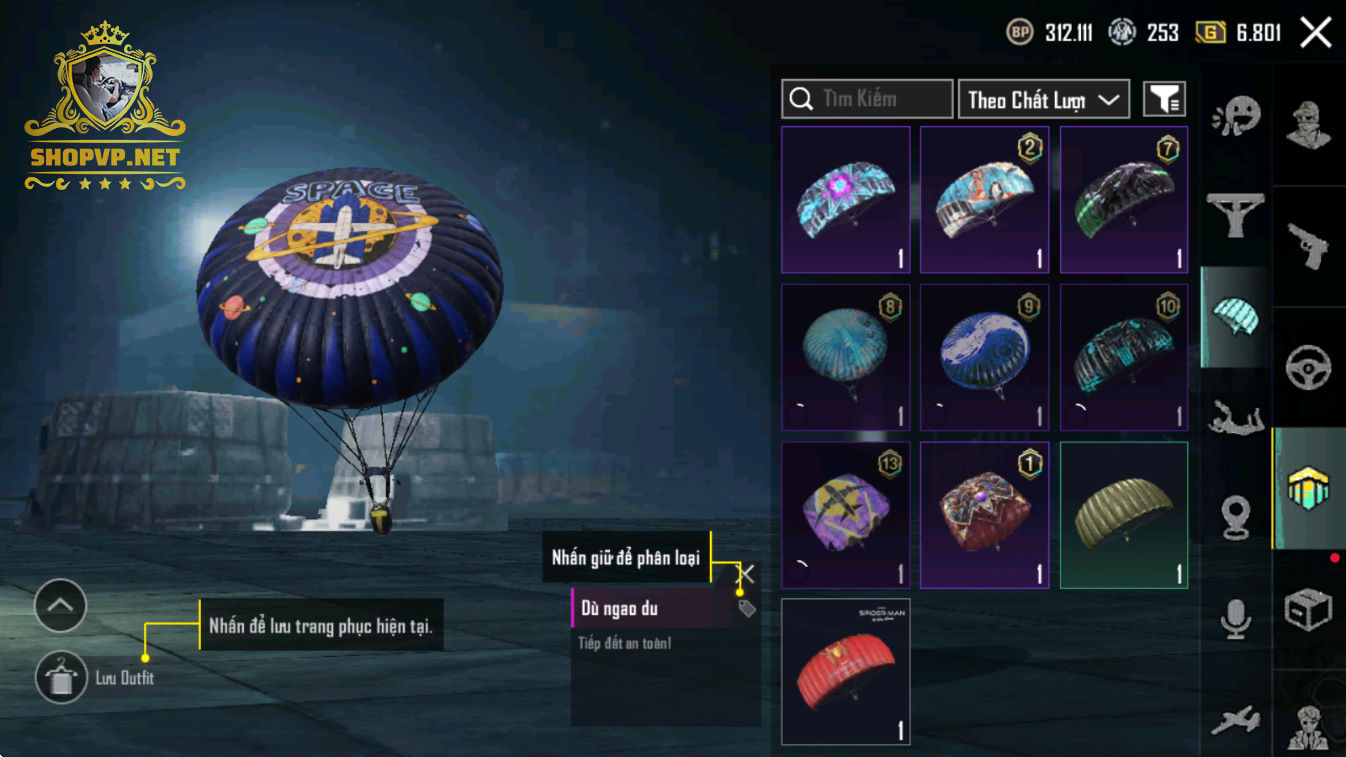The width and height of the screenshot is (1346, 757).
Task: Close the Dù ngao du tooltip
Action: pyautogui.click(x=747, y=574)
